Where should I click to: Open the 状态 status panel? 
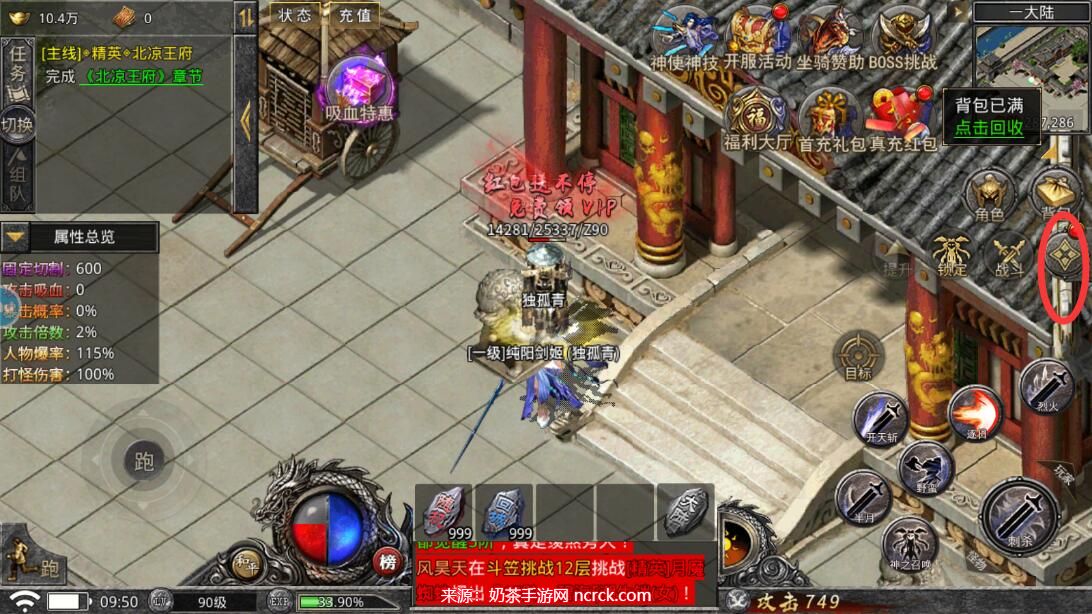294,15
